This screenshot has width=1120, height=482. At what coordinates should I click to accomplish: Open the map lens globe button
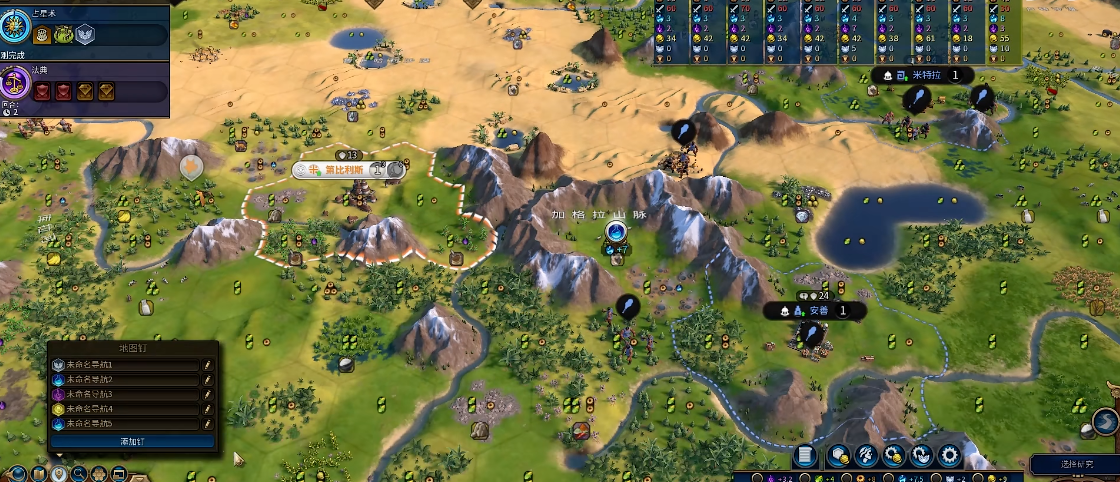point(17,473)
